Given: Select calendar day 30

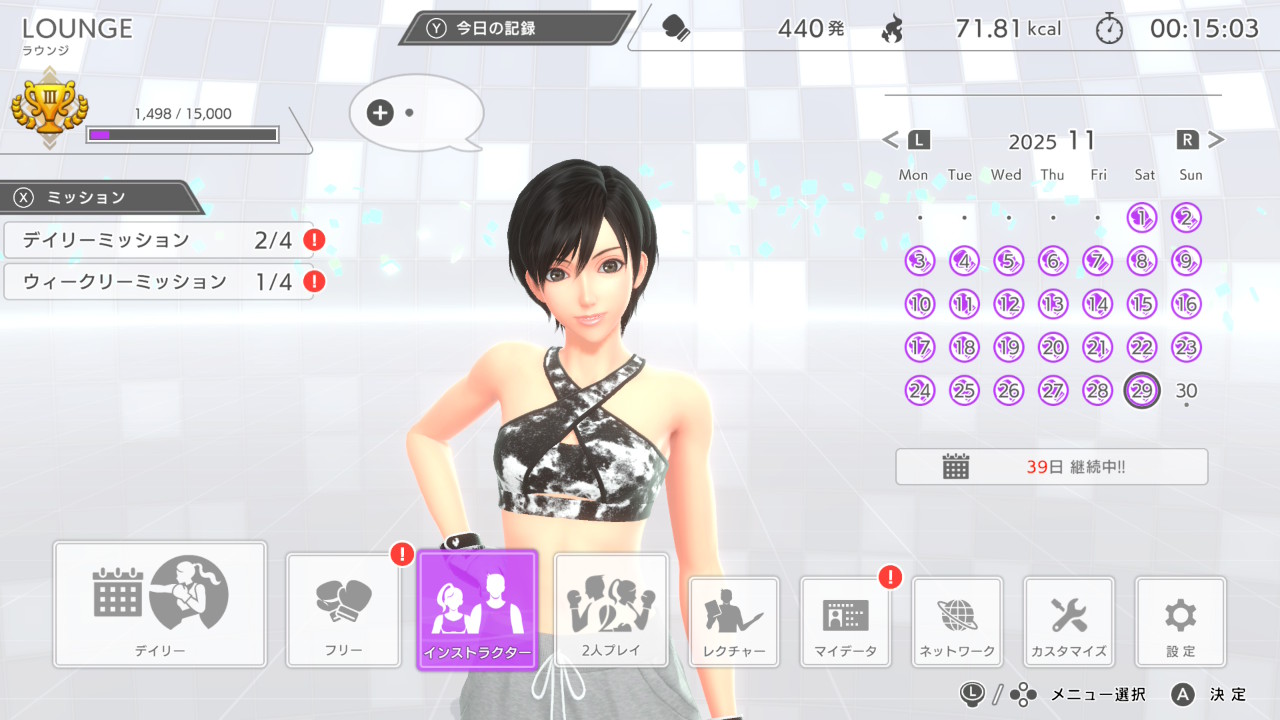Looking at the screenshot, I should coord(1186,390).
